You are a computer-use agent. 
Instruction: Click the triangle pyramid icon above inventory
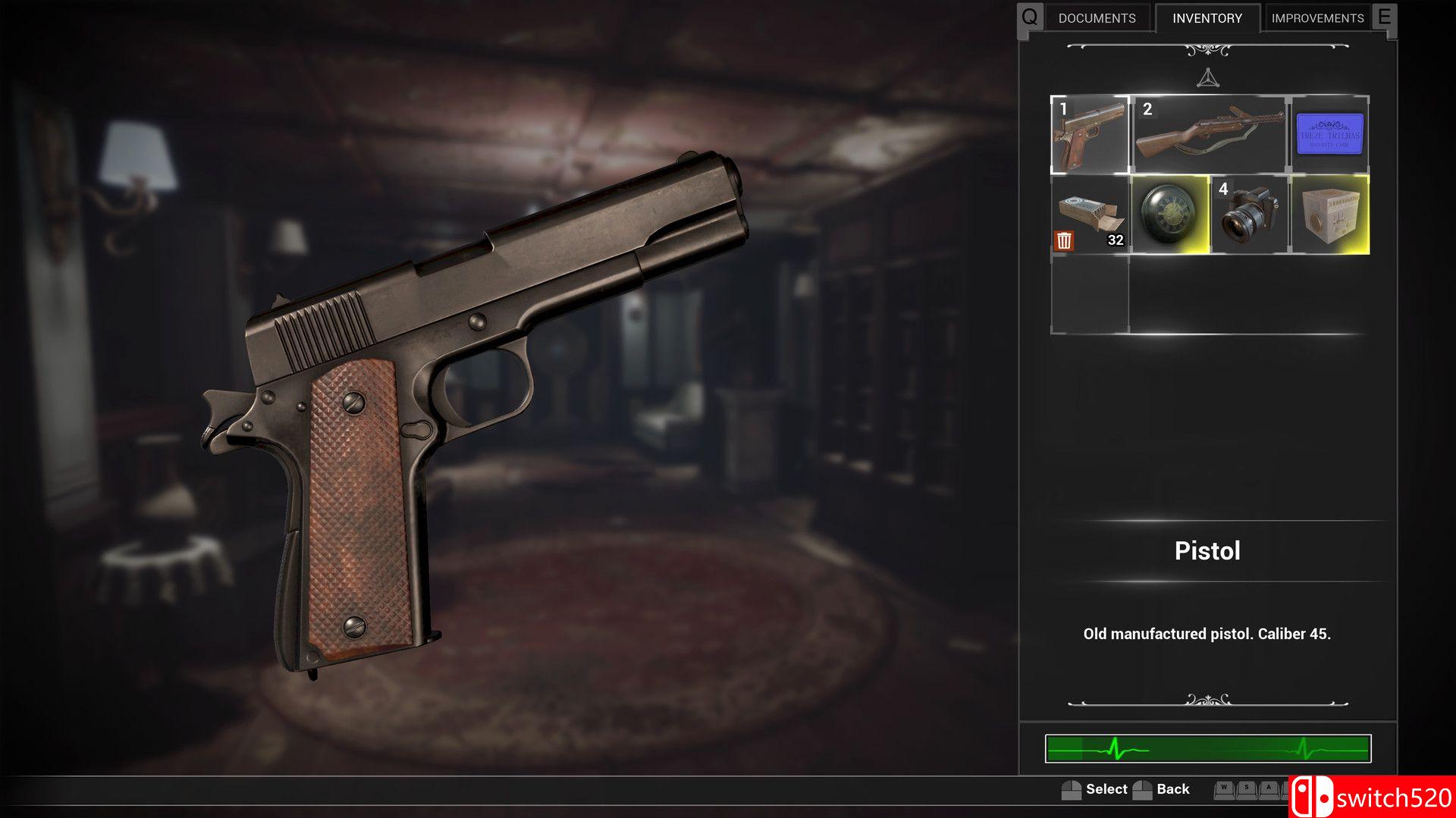coord(1207,78)
